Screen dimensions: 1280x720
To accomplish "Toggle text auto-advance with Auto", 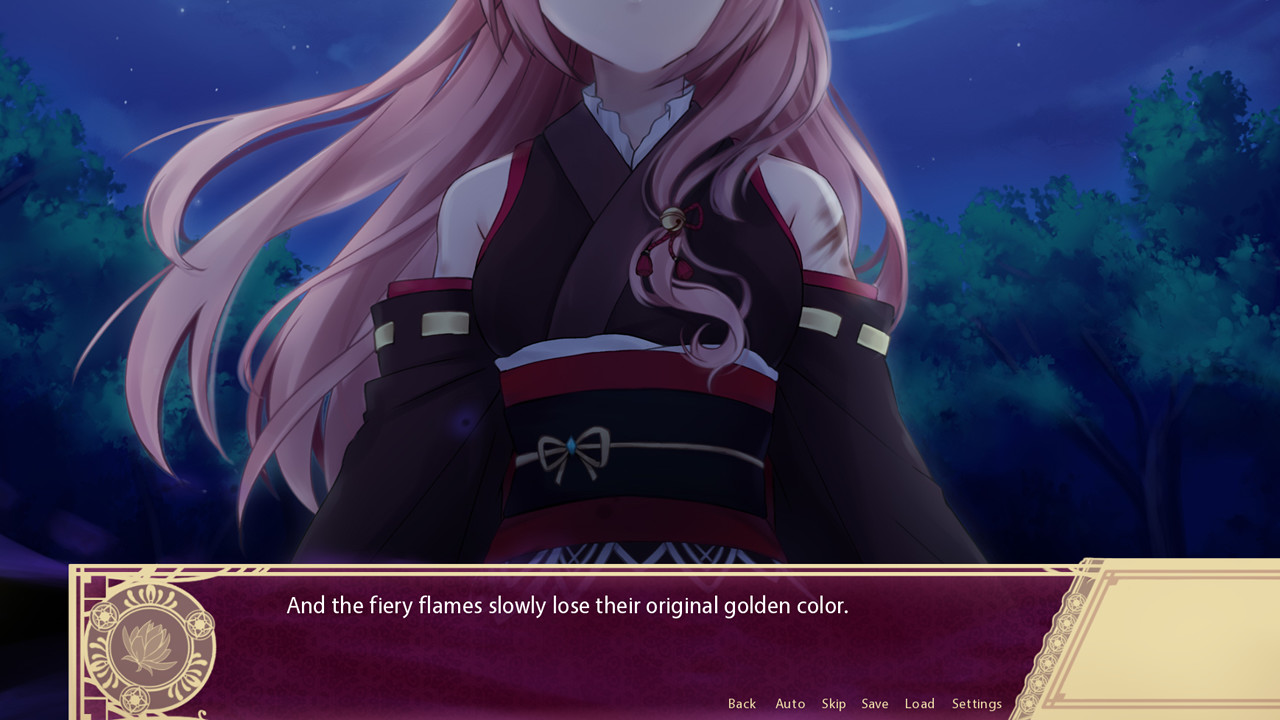I will pos(790,703).
